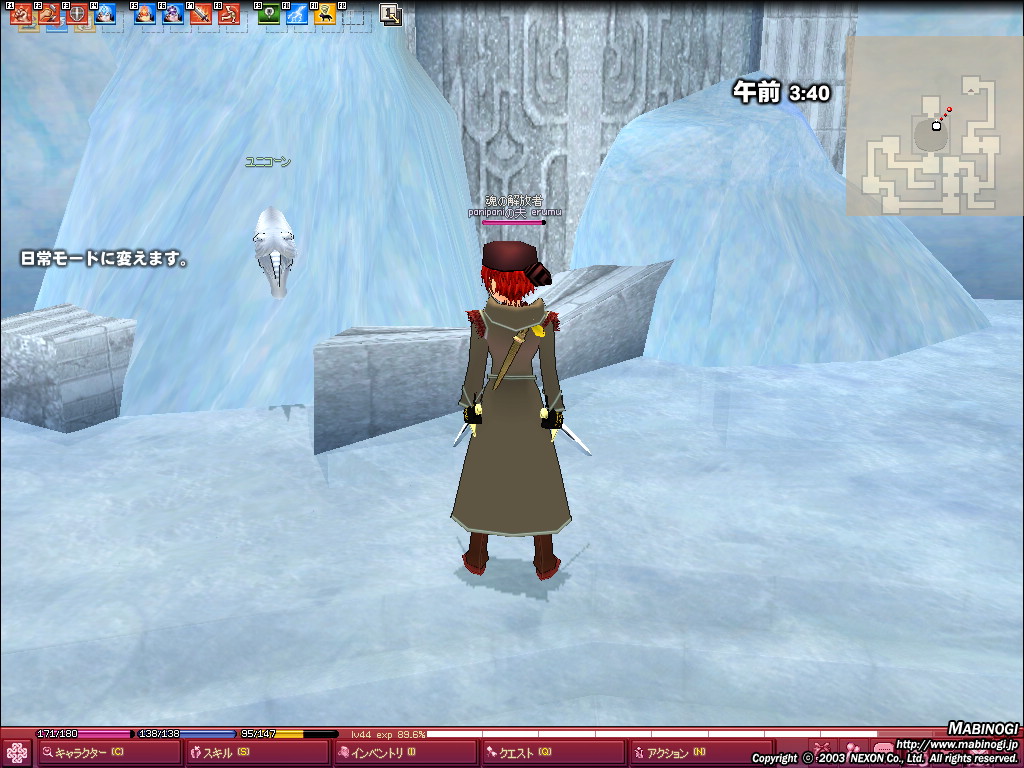This screenshot has width=1024, height=768.
Task: Select the F6 purple magic skill
Action: tap(173, 14)
